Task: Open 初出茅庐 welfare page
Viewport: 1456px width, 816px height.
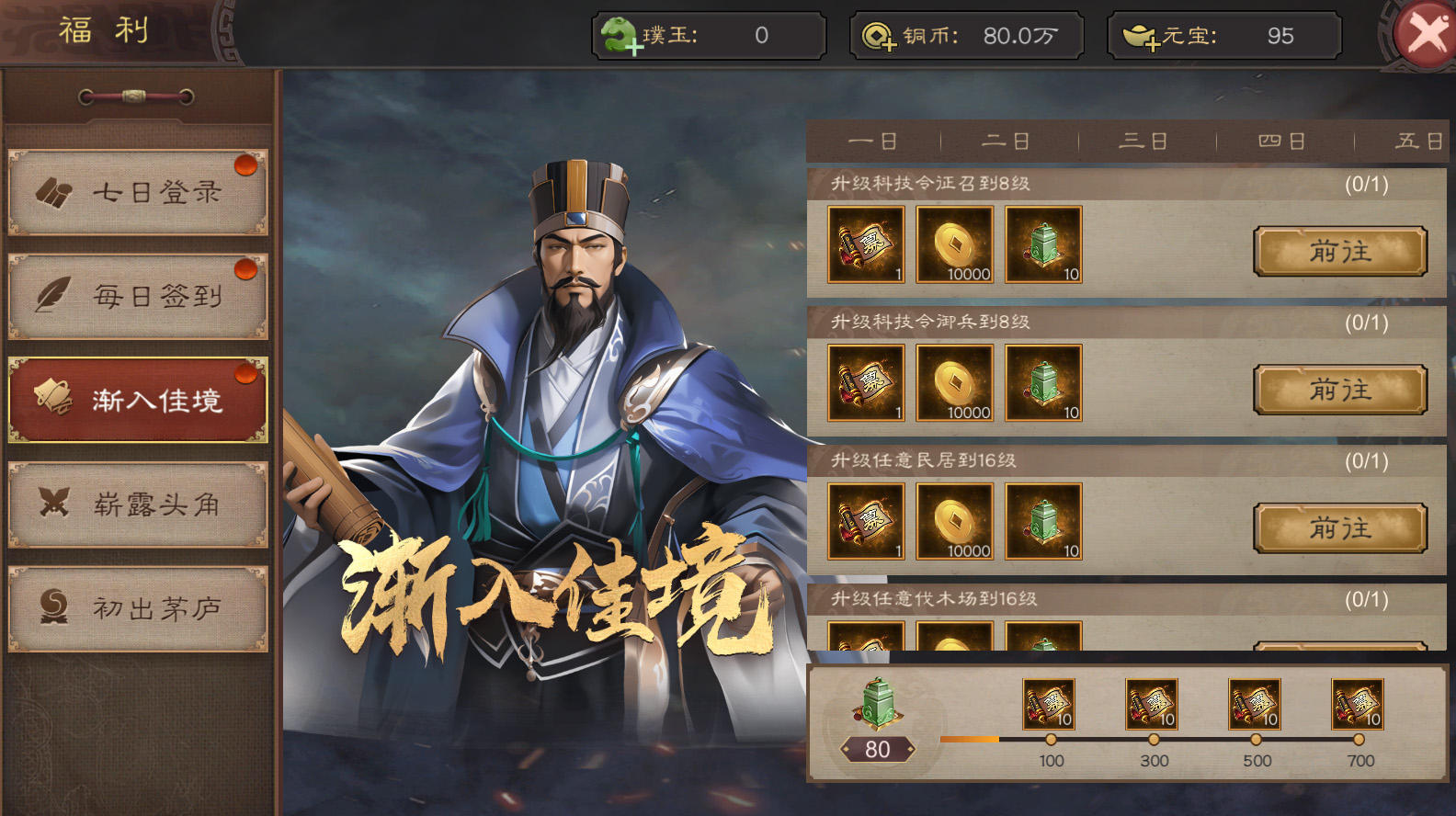Action: [x=138, y=606]
